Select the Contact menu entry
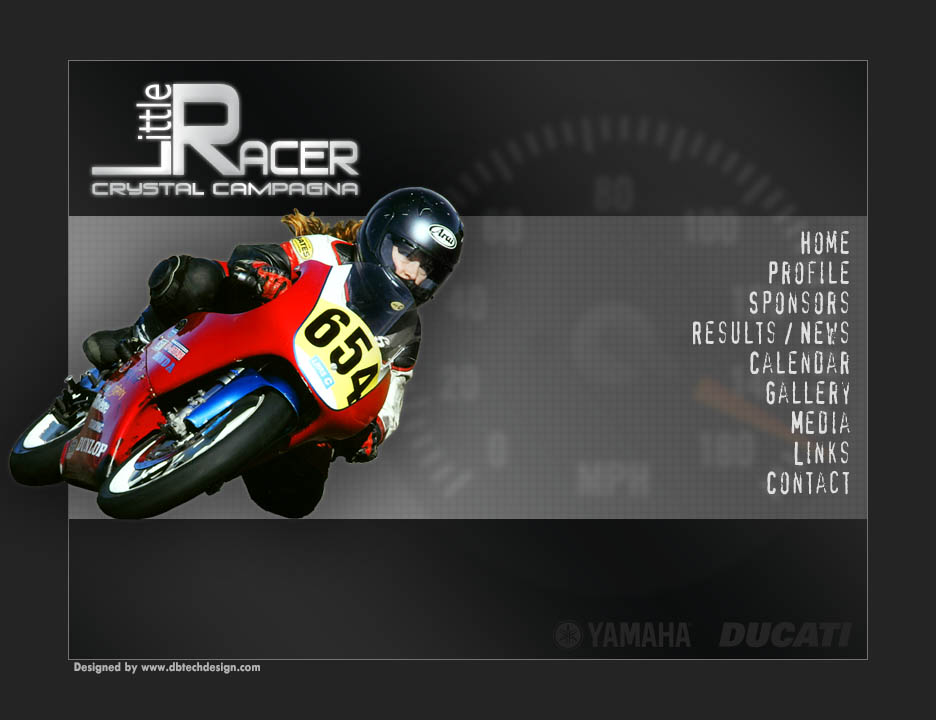Screen dimensions: 936x720 808,483
